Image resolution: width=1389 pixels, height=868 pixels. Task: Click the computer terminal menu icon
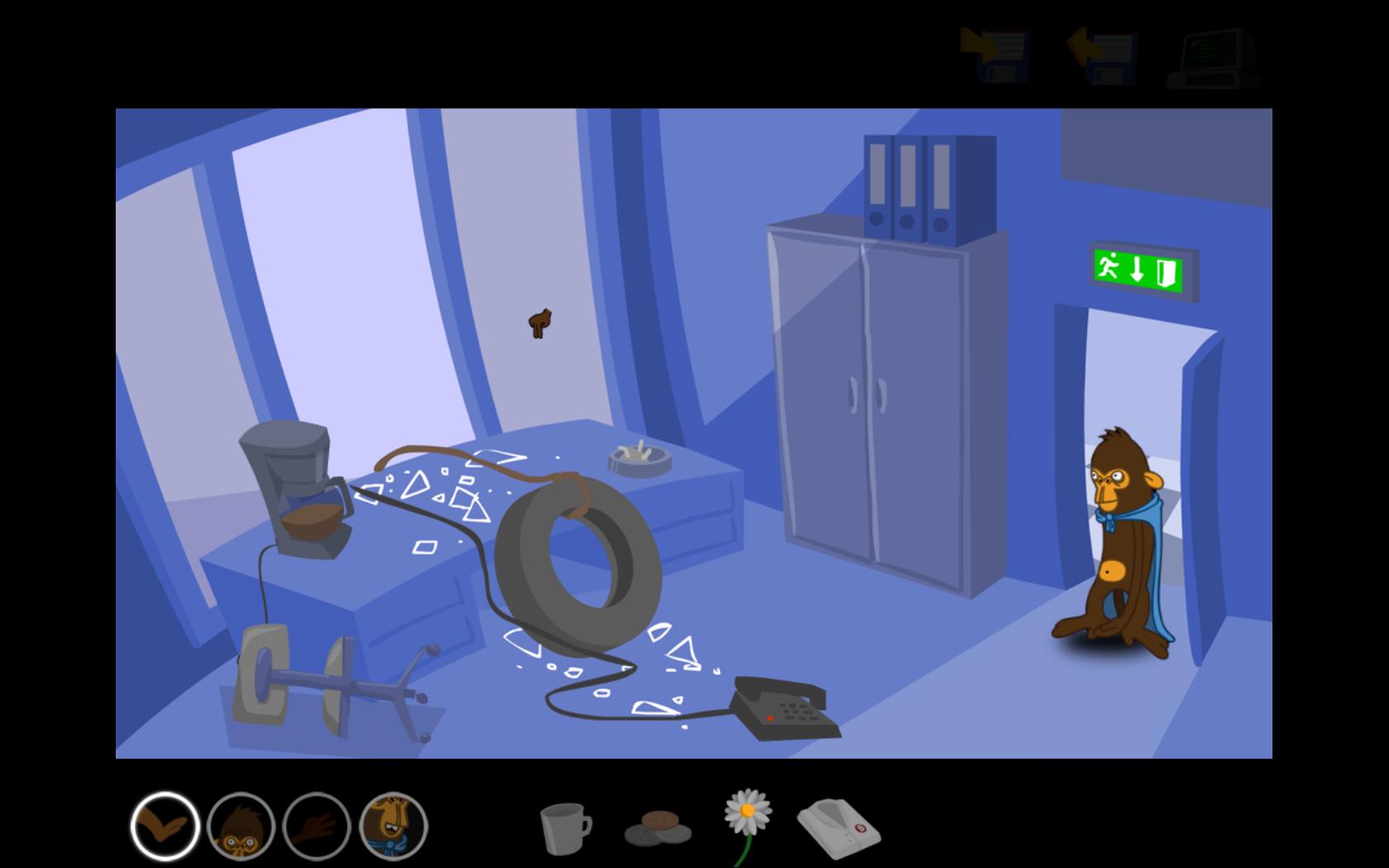[x=1214, y=58]
